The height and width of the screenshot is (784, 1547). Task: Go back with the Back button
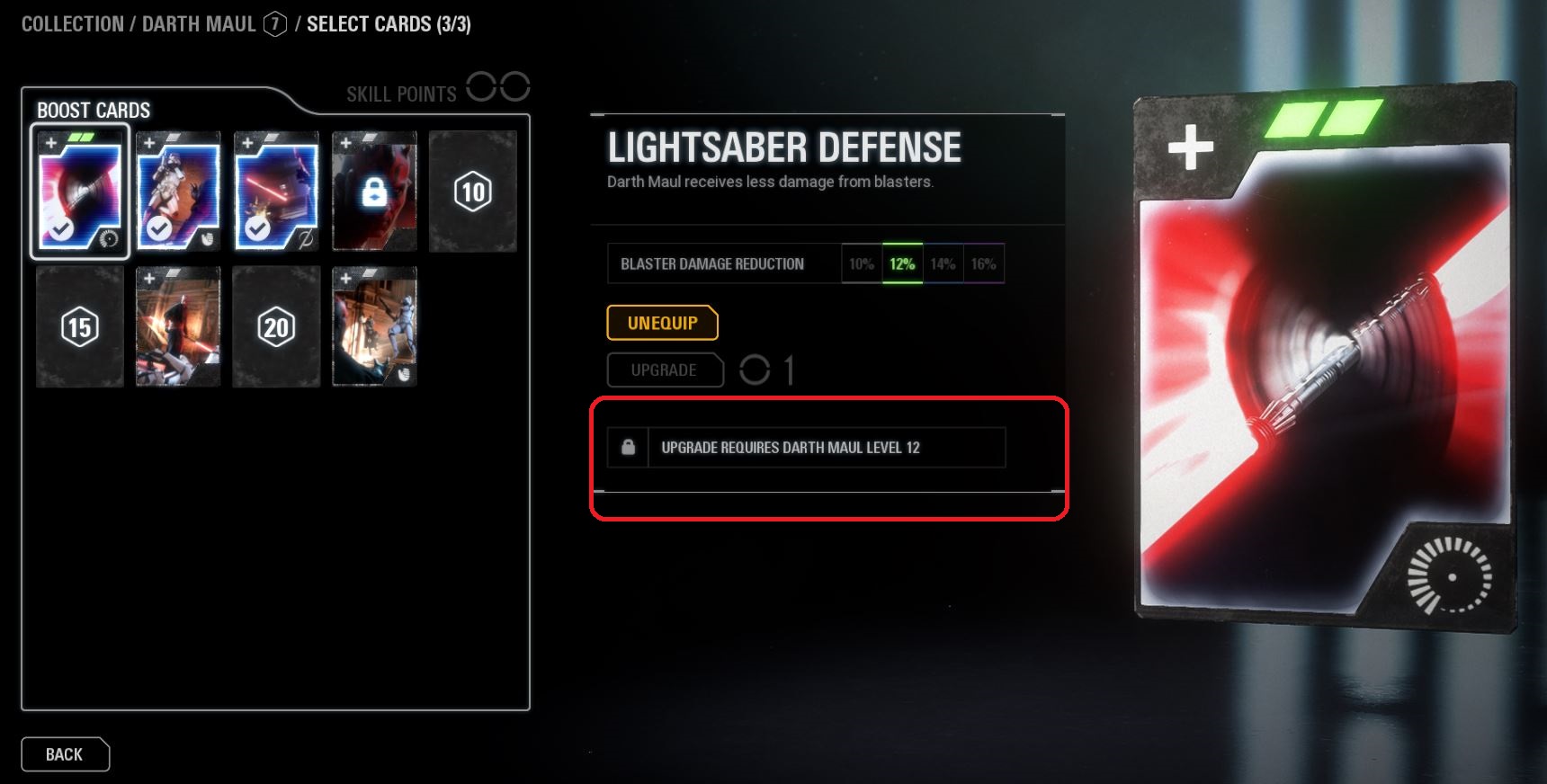pyautogui.click(x=65, y=754)
